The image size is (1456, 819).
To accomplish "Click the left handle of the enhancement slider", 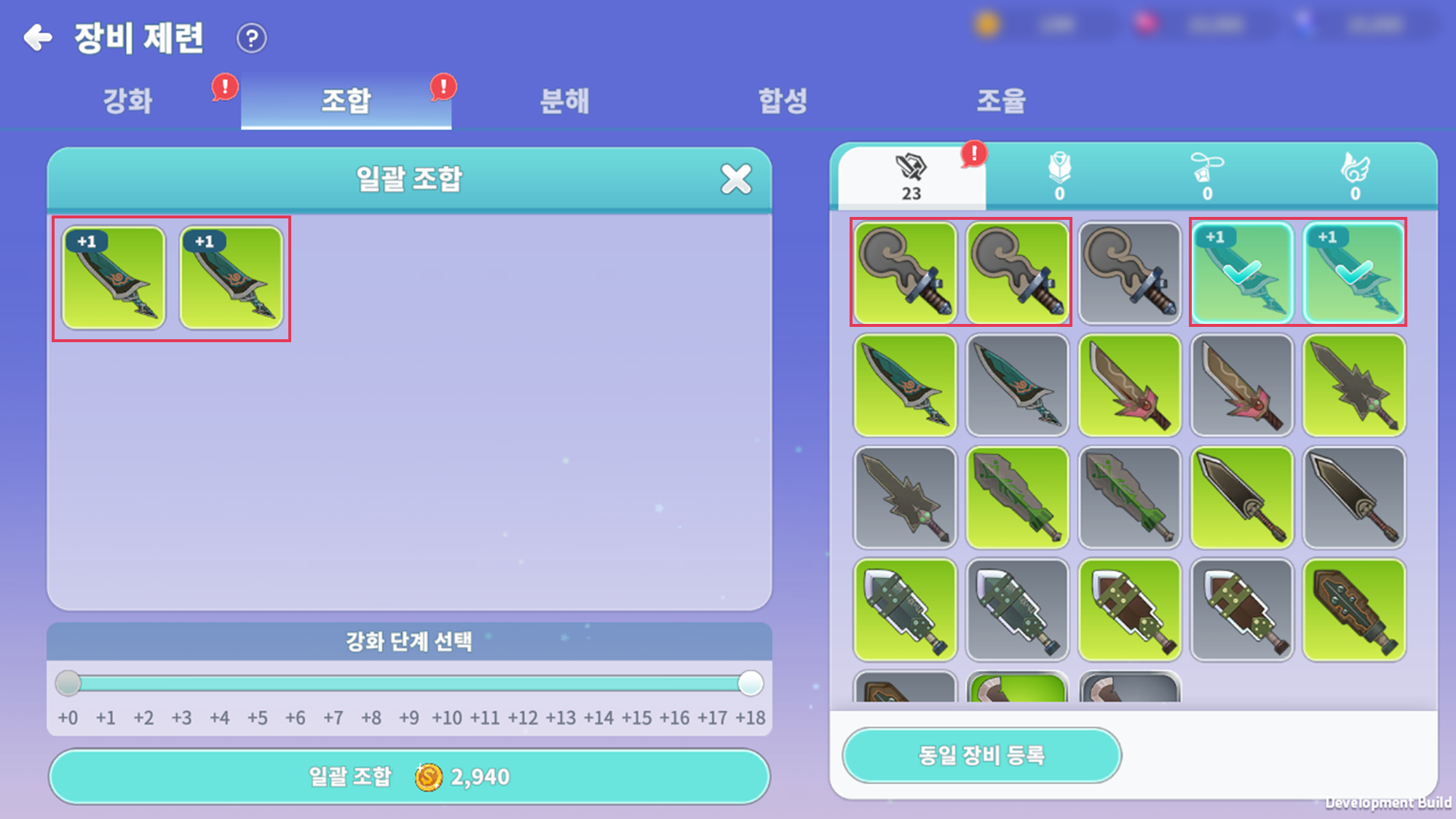I will [68, 684].
